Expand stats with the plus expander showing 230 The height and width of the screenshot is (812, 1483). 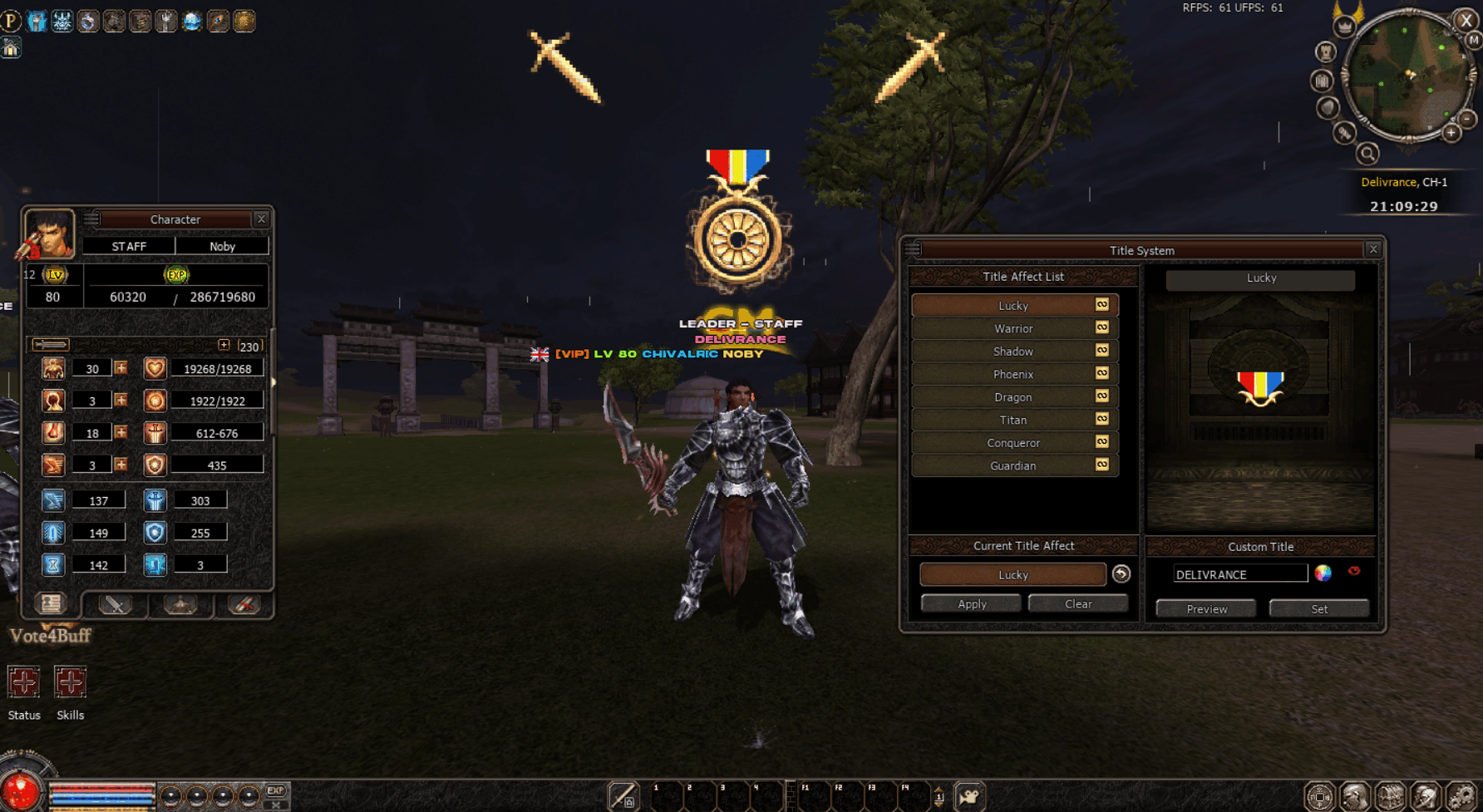(224, 344)
